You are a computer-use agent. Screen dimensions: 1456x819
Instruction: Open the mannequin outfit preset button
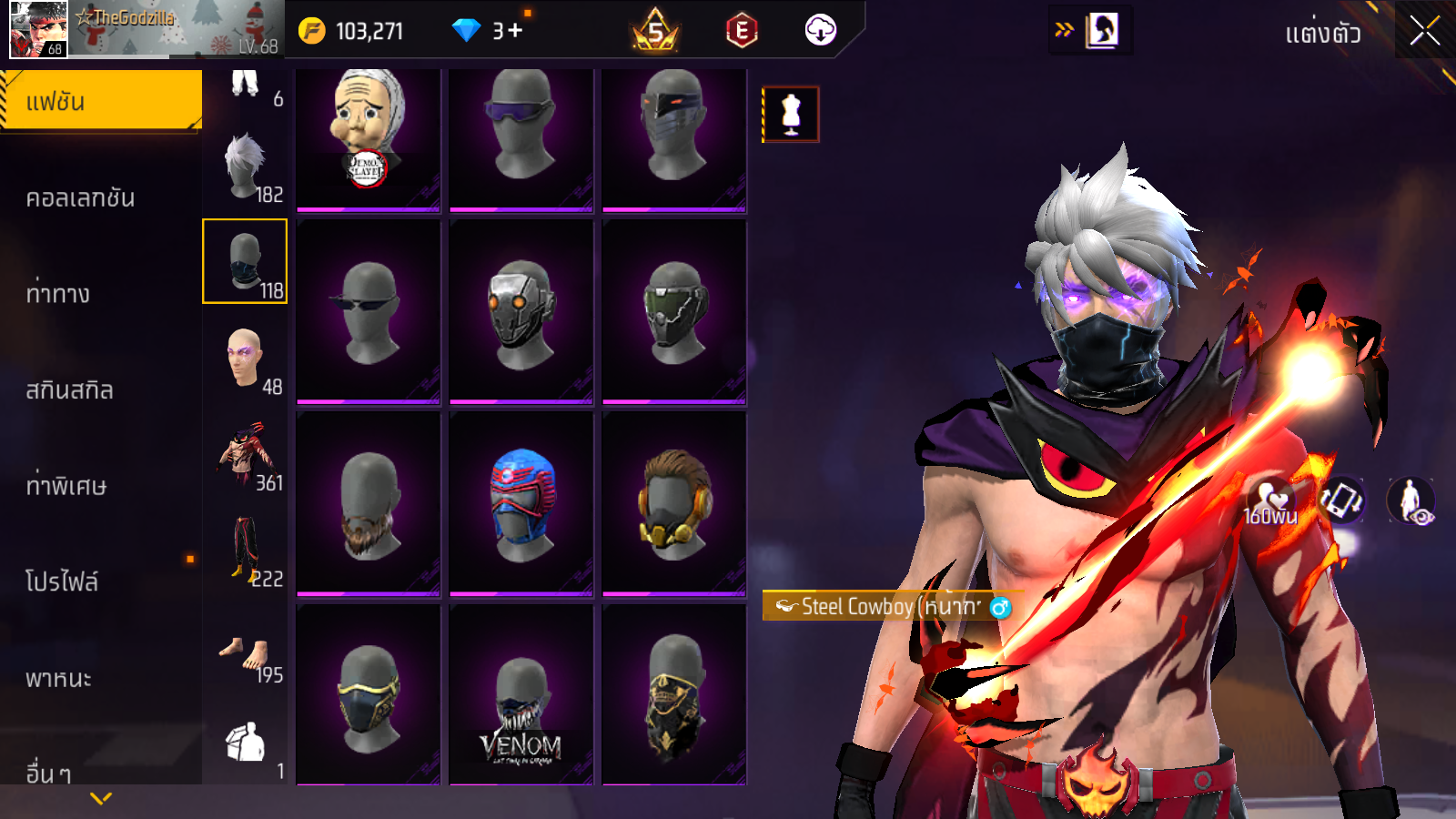(x=791, y=115)
